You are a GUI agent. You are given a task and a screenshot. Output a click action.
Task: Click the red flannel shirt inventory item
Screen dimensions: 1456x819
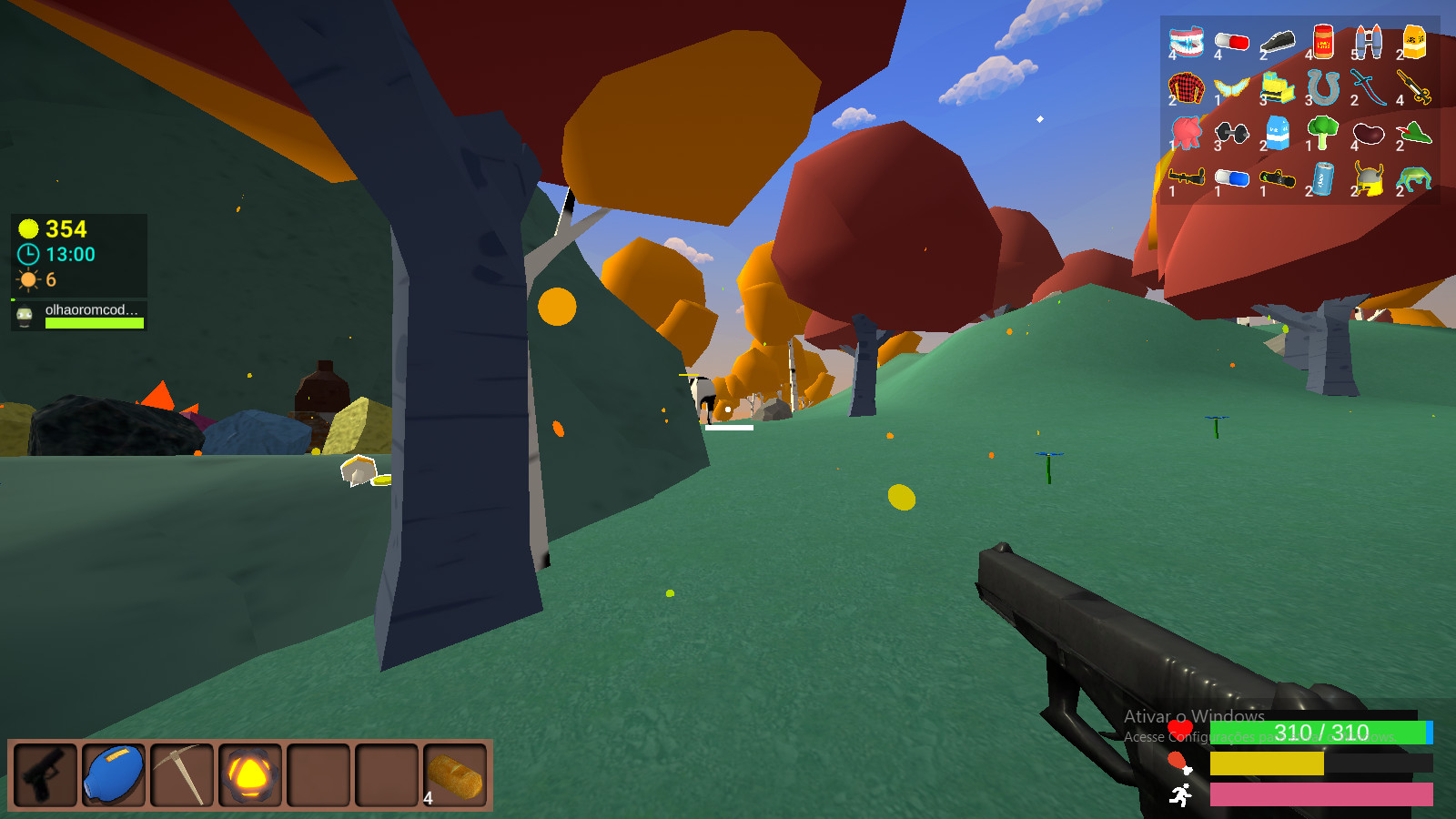1187,86
